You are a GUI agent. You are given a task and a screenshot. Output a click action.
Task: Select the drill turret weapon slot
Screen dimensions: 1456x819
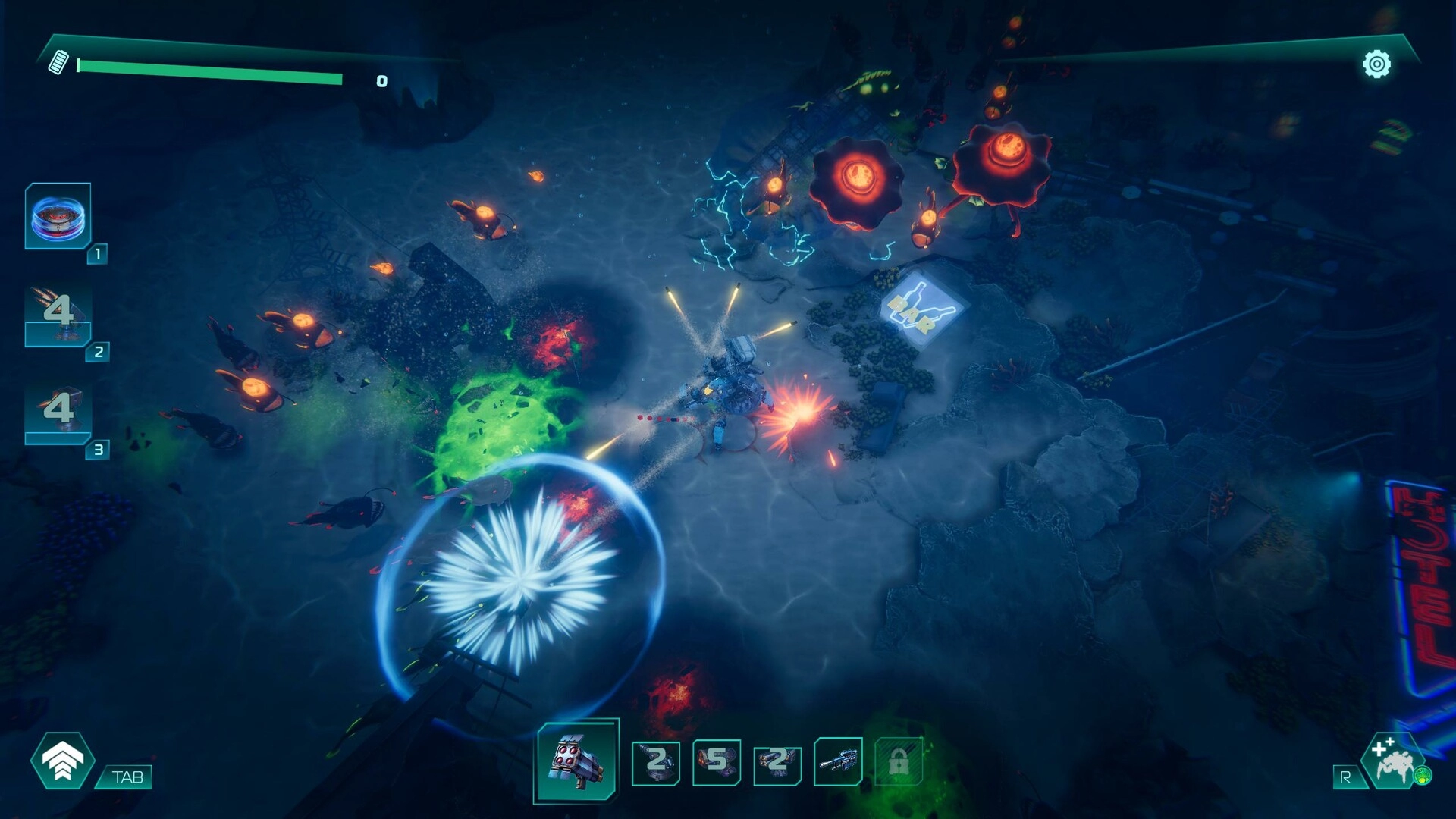(656, 762)
